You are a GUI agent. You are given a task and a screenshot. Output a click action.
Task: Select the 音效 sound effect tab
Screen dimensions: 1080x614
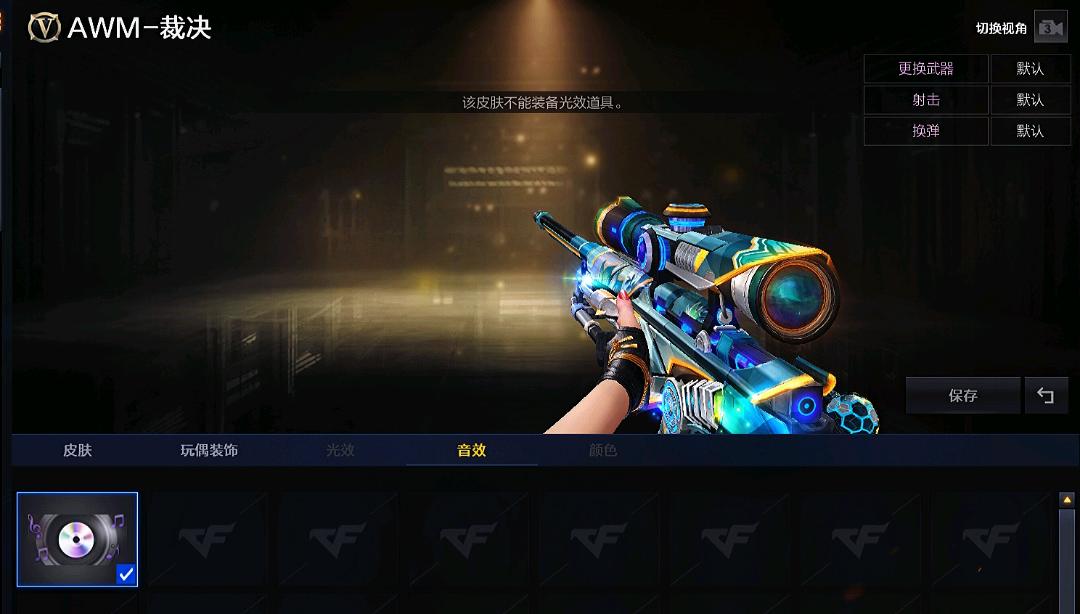point(471,450)
